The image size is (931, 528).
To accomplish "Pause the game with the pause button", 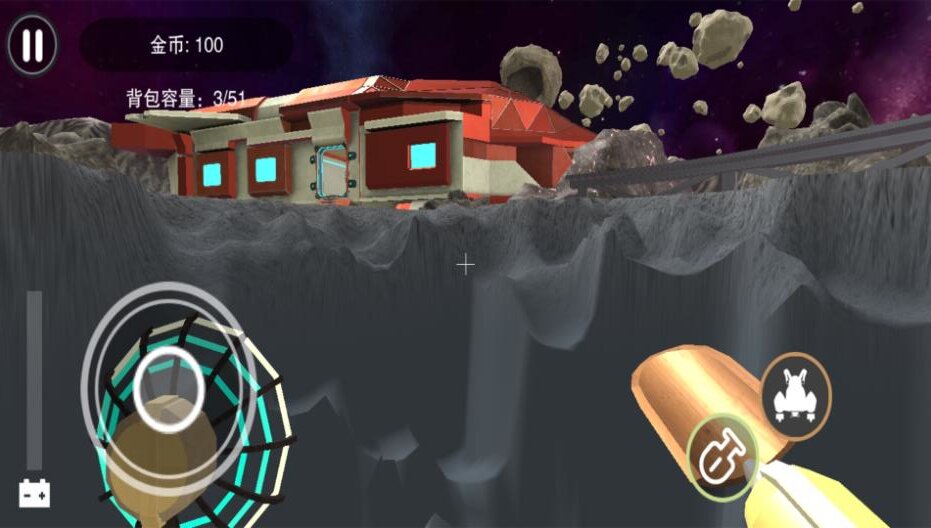I will tap(32, 45).
